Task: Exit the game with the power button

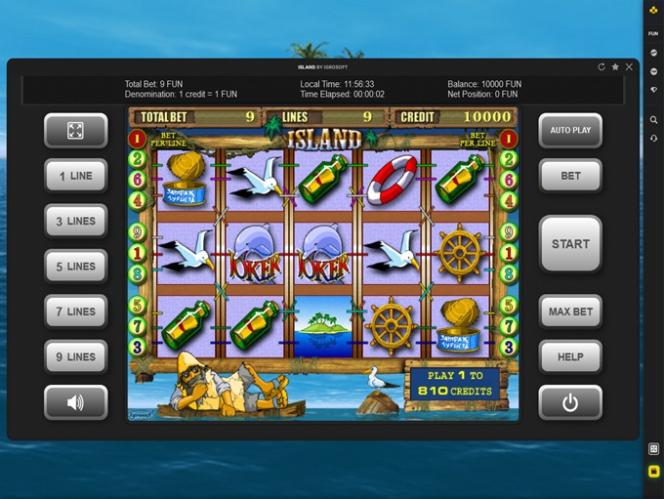Action: 570,402
